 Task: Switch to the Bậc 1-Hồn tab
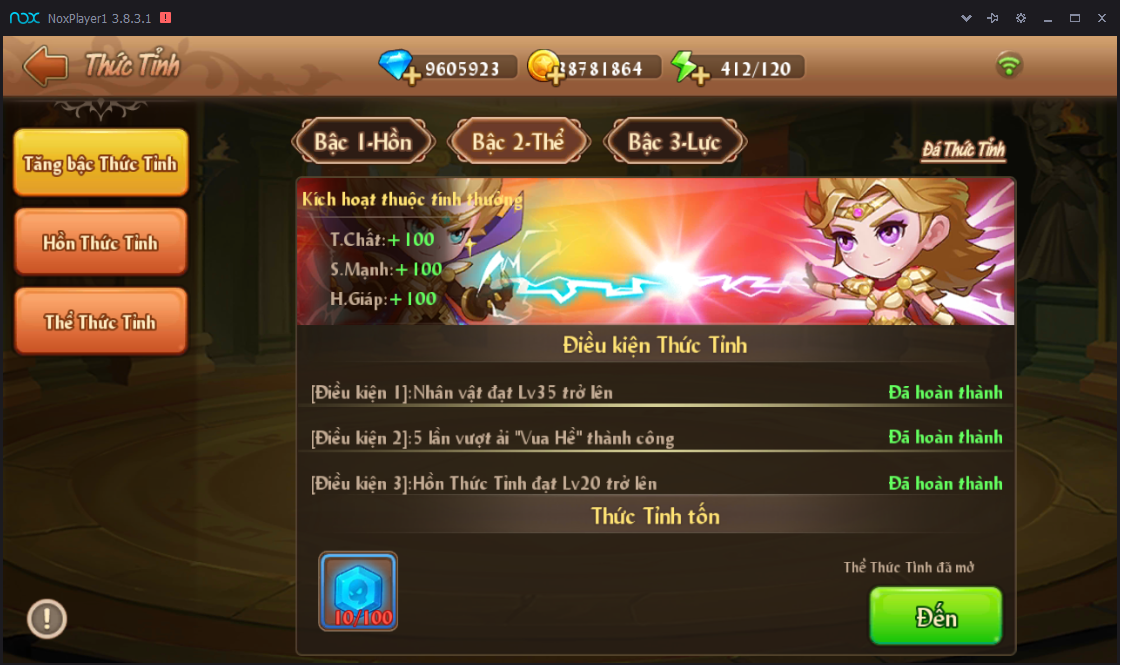(363, 142)
